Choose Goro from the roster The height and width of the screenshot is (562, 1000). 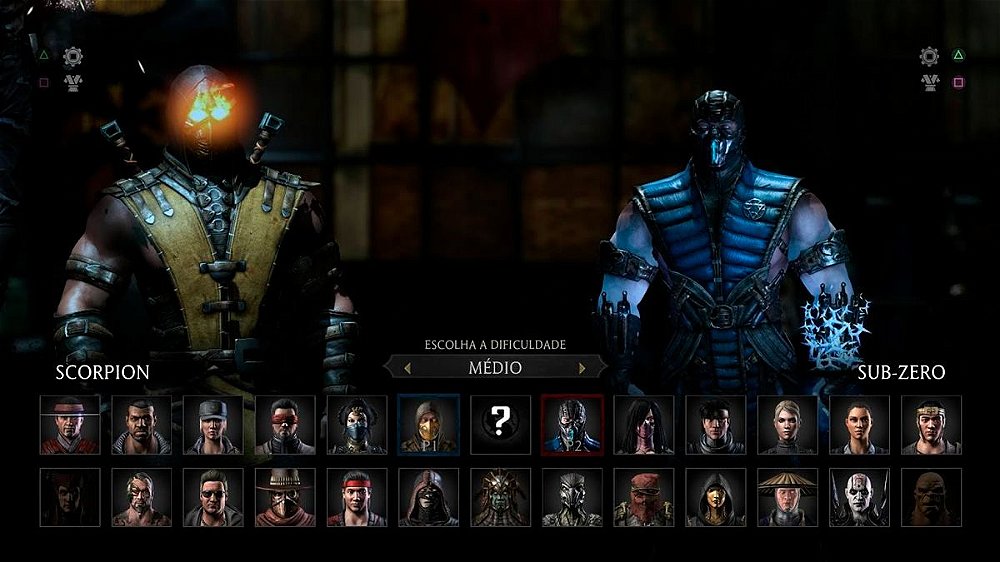[x=931, y=497]
